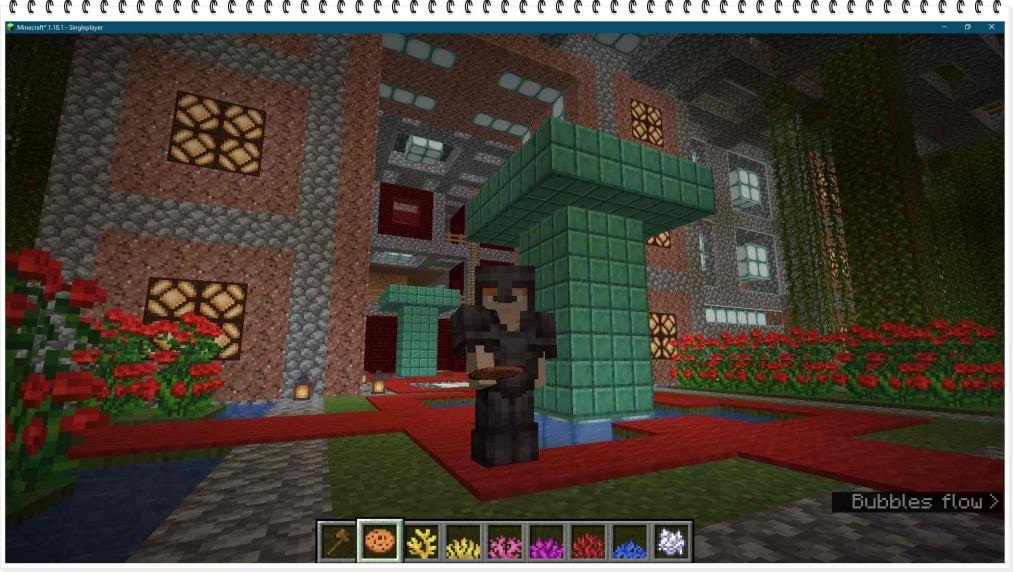Minimize the Minecraft window
Image resolution: width=1013 pixels, height=572 pixels.
click(x=944, y=27)
